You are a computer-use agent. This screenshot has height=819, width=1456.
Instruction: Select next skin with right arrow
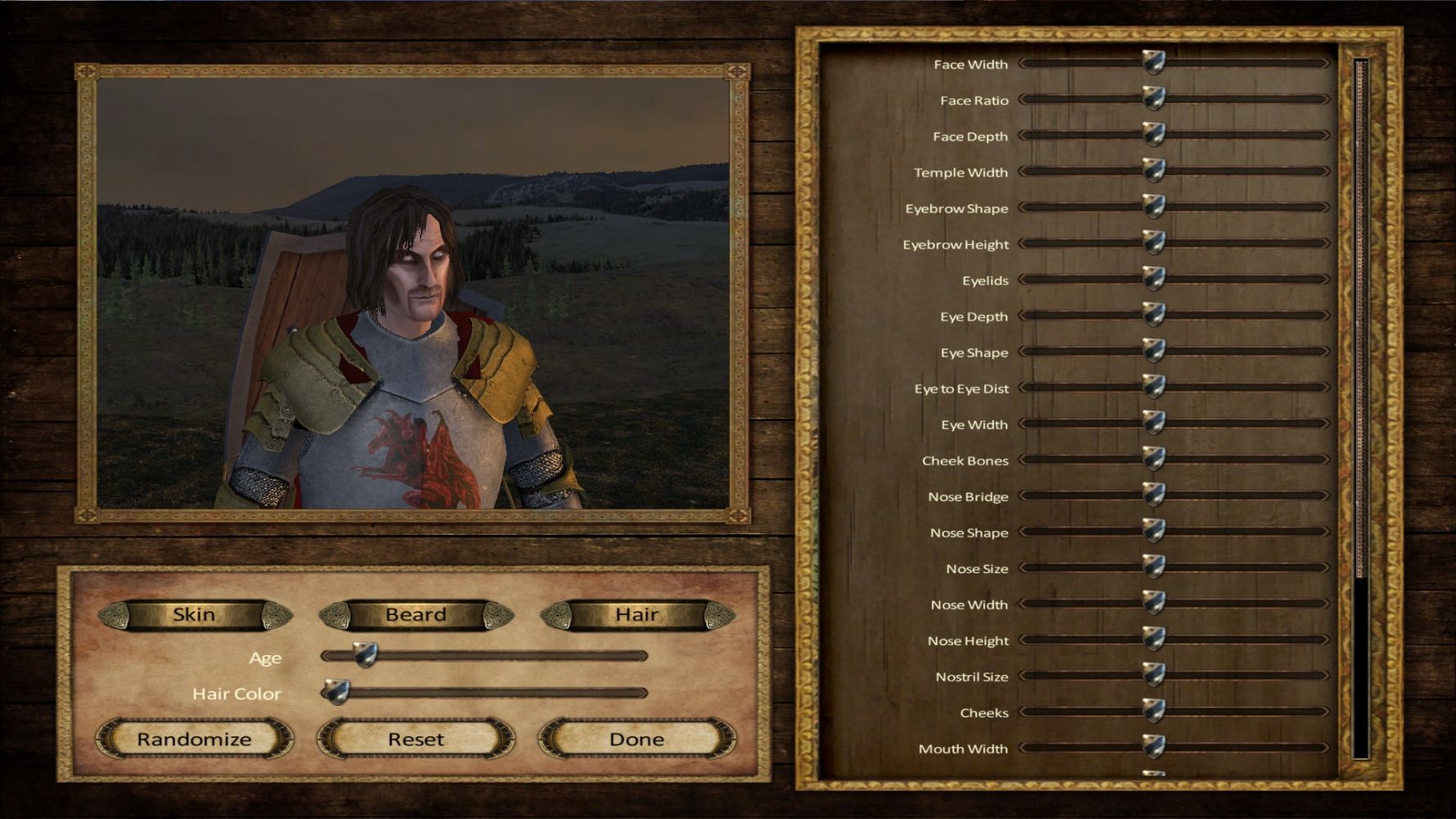point(277,616)
